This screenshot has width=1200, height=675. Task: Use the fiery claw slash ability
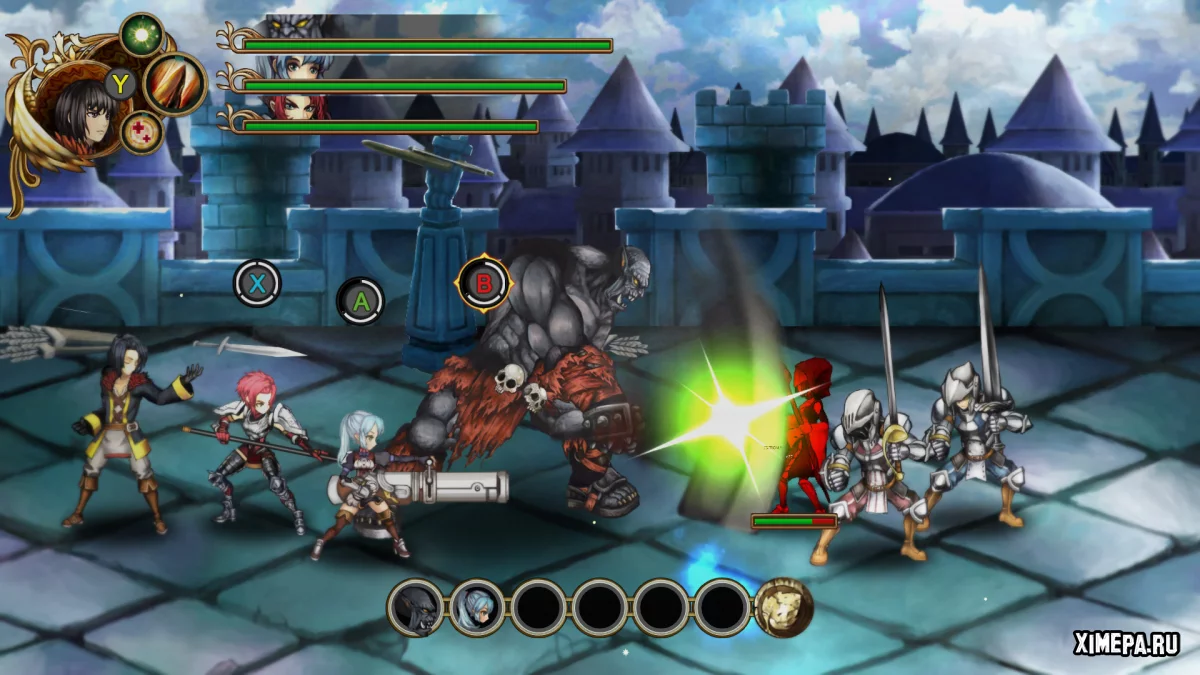pyautogui.click(x=175, y=84)
